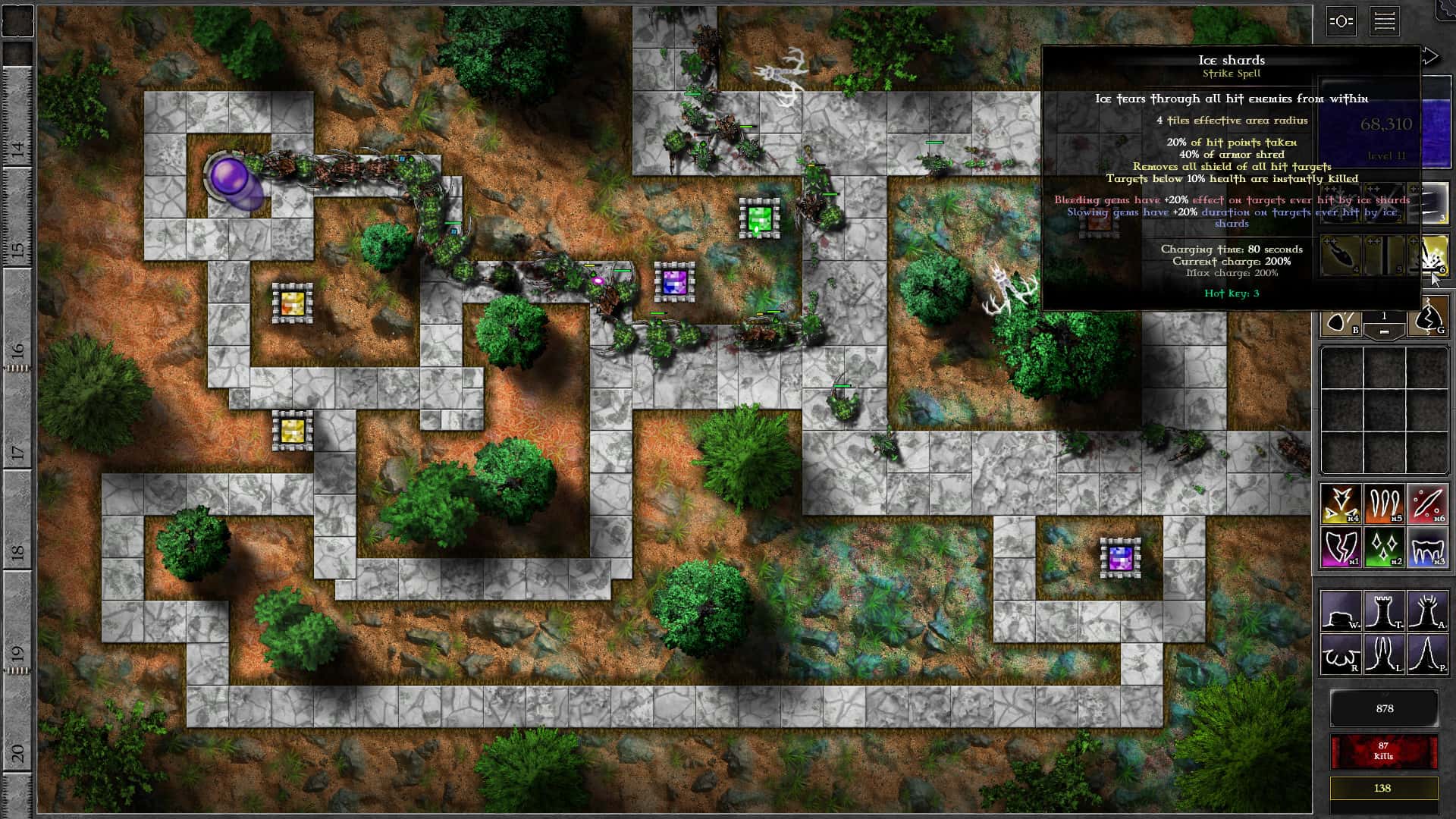
Task: Select the purple armor-shredding gem N1
Action: [x=1341, y=547]
